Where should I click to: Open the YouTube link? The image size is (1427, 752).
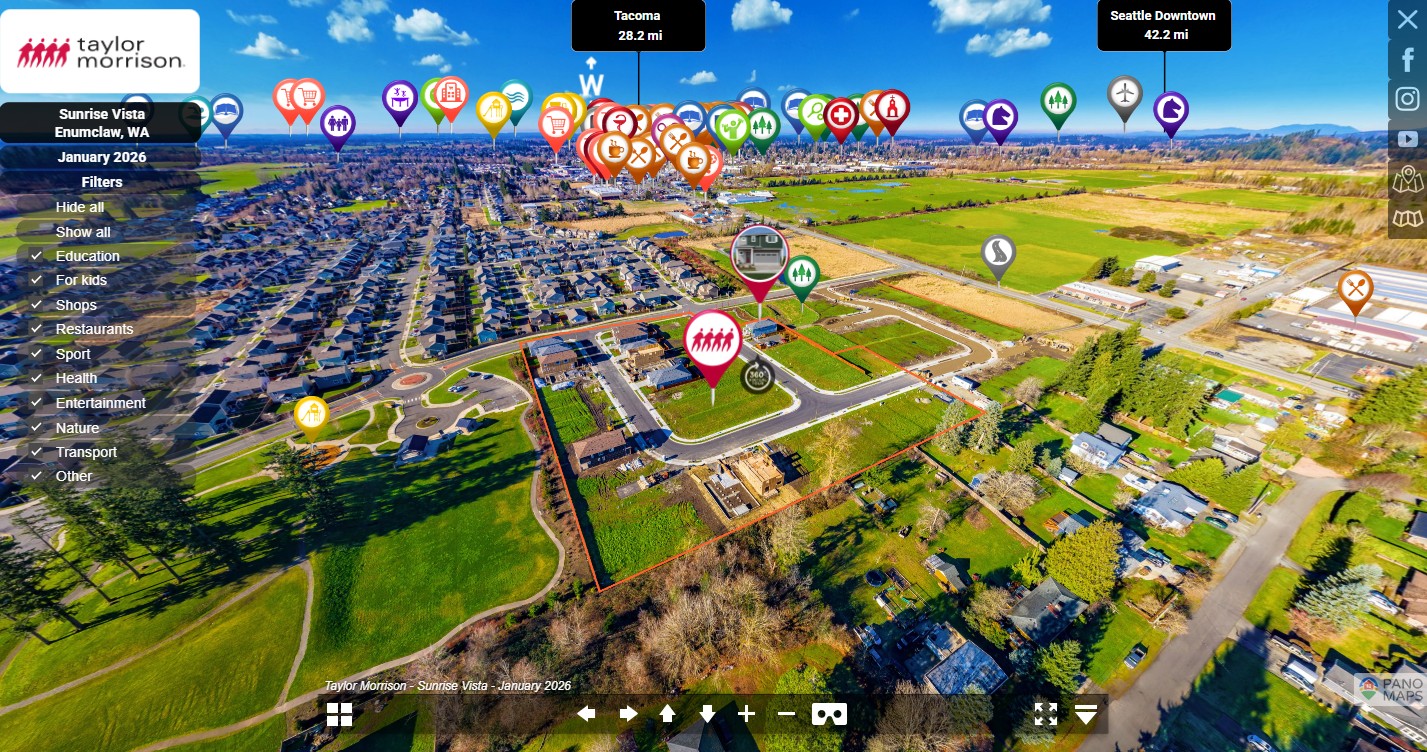pyautogui.click(x=1407, y=139)
